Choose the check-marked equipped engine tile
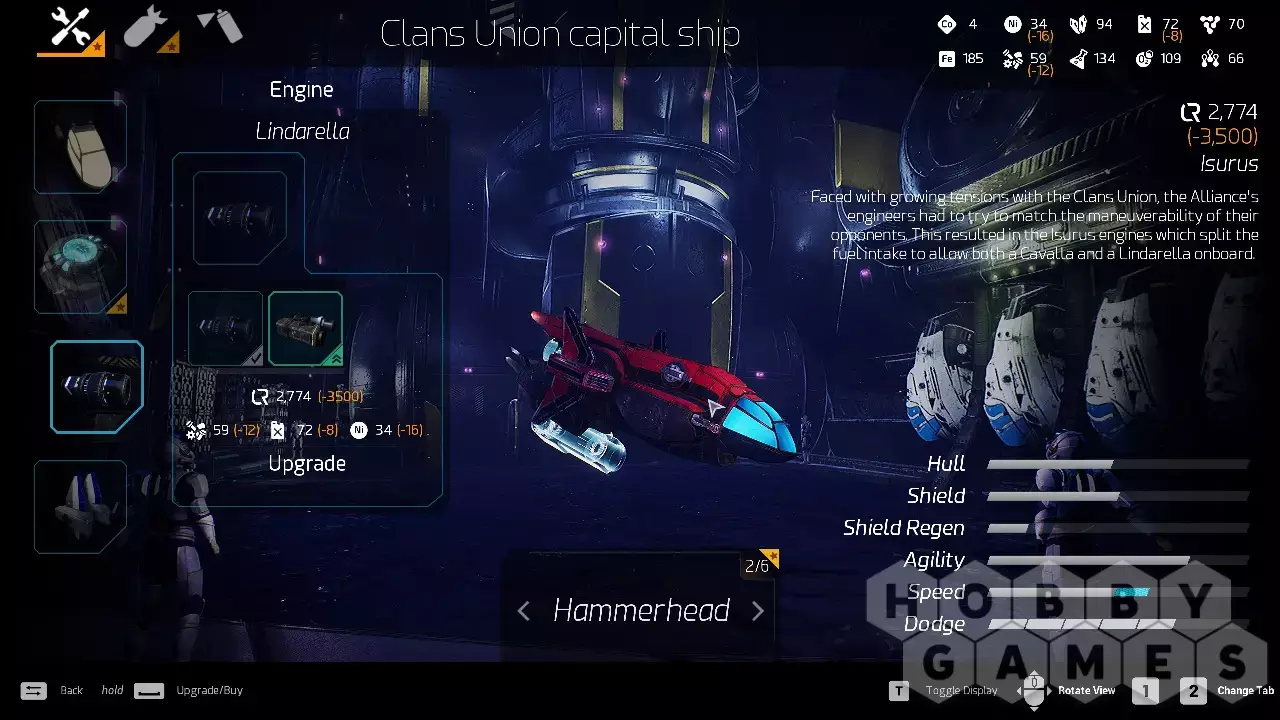Screen dimensions: 1280x720 click(226, 328)
